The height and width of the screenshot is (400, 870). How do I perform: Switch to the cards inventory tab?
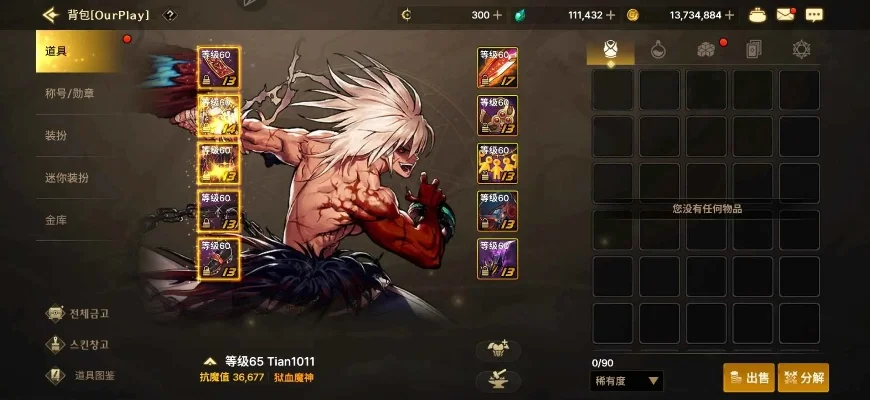[x=754, y=49]
